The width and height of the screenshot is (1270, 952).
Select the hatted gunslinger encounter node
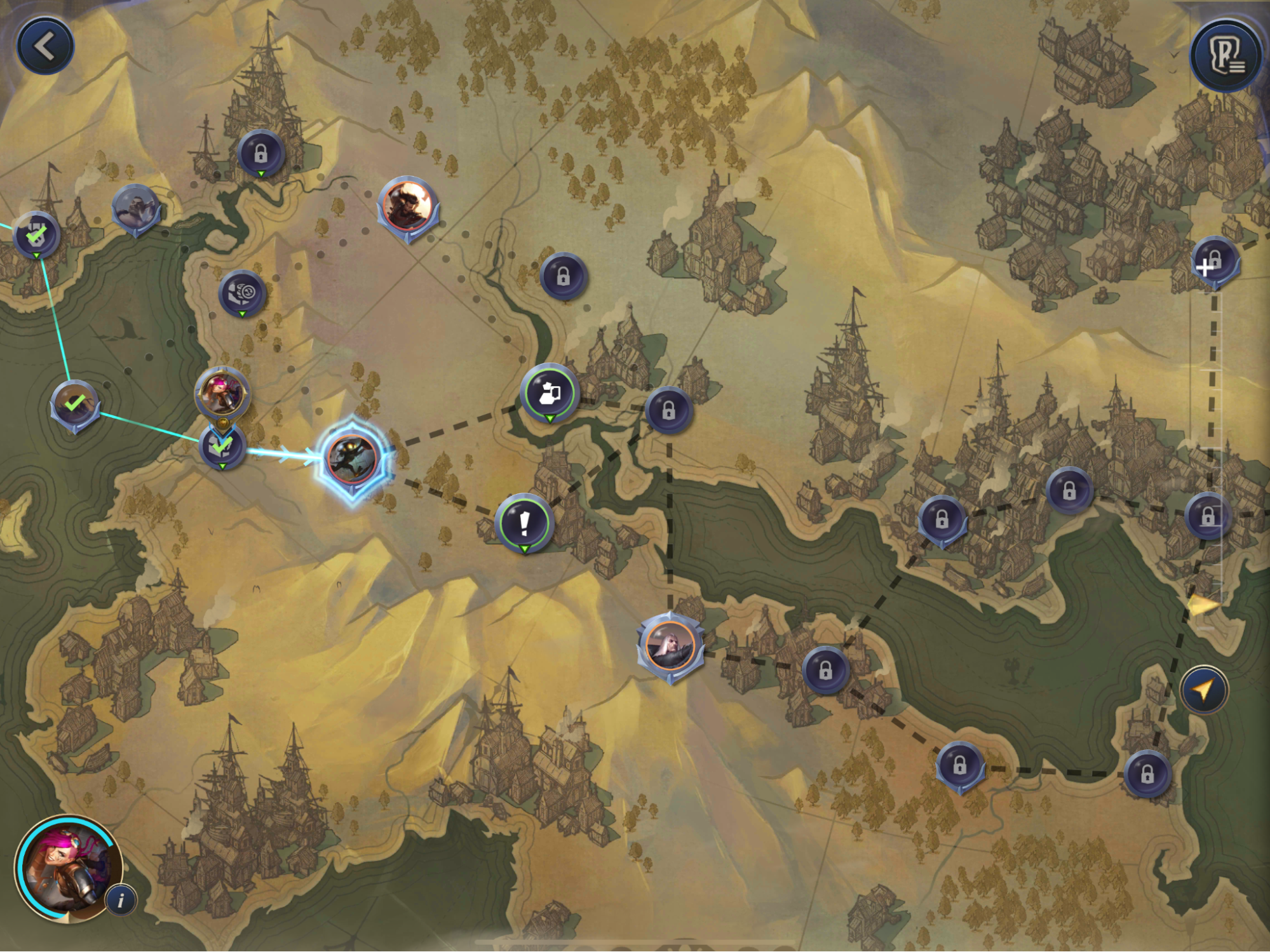(408, 206)
